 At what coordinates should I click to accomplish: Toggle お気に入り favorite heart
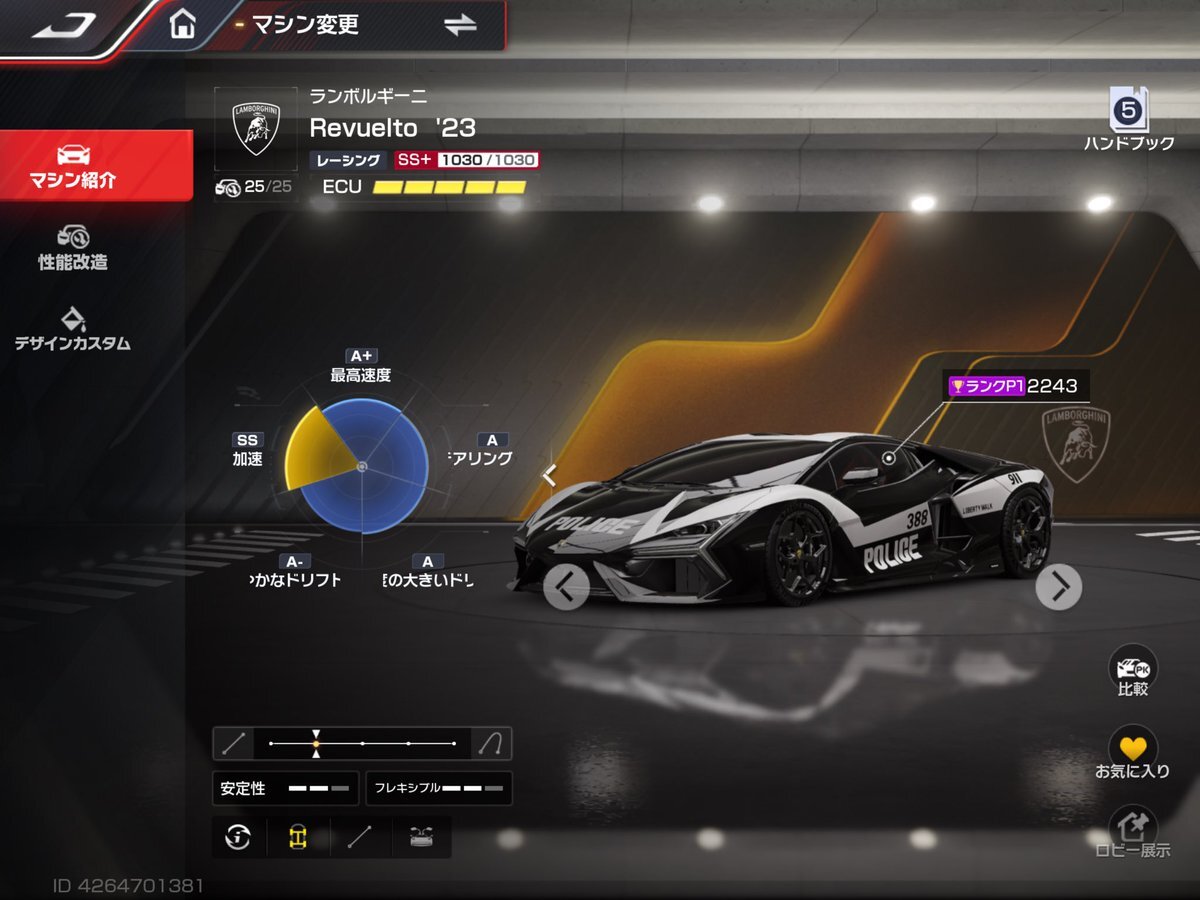[x=1133, y=753]
